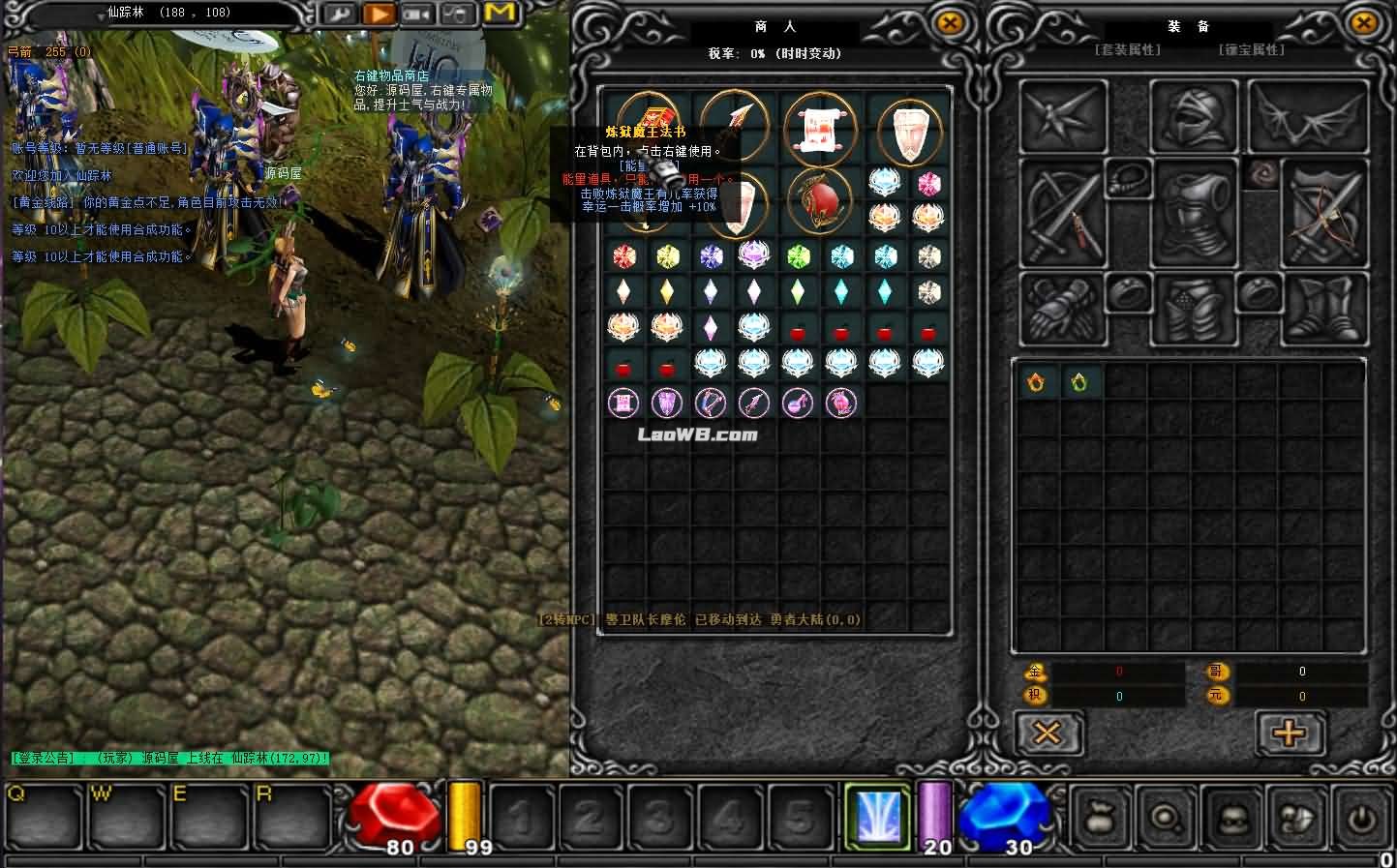Select the wrench settings icon near the minimap
This screenshot has height=868, width=1397.
pyautogui.click(x=340, y=14)
